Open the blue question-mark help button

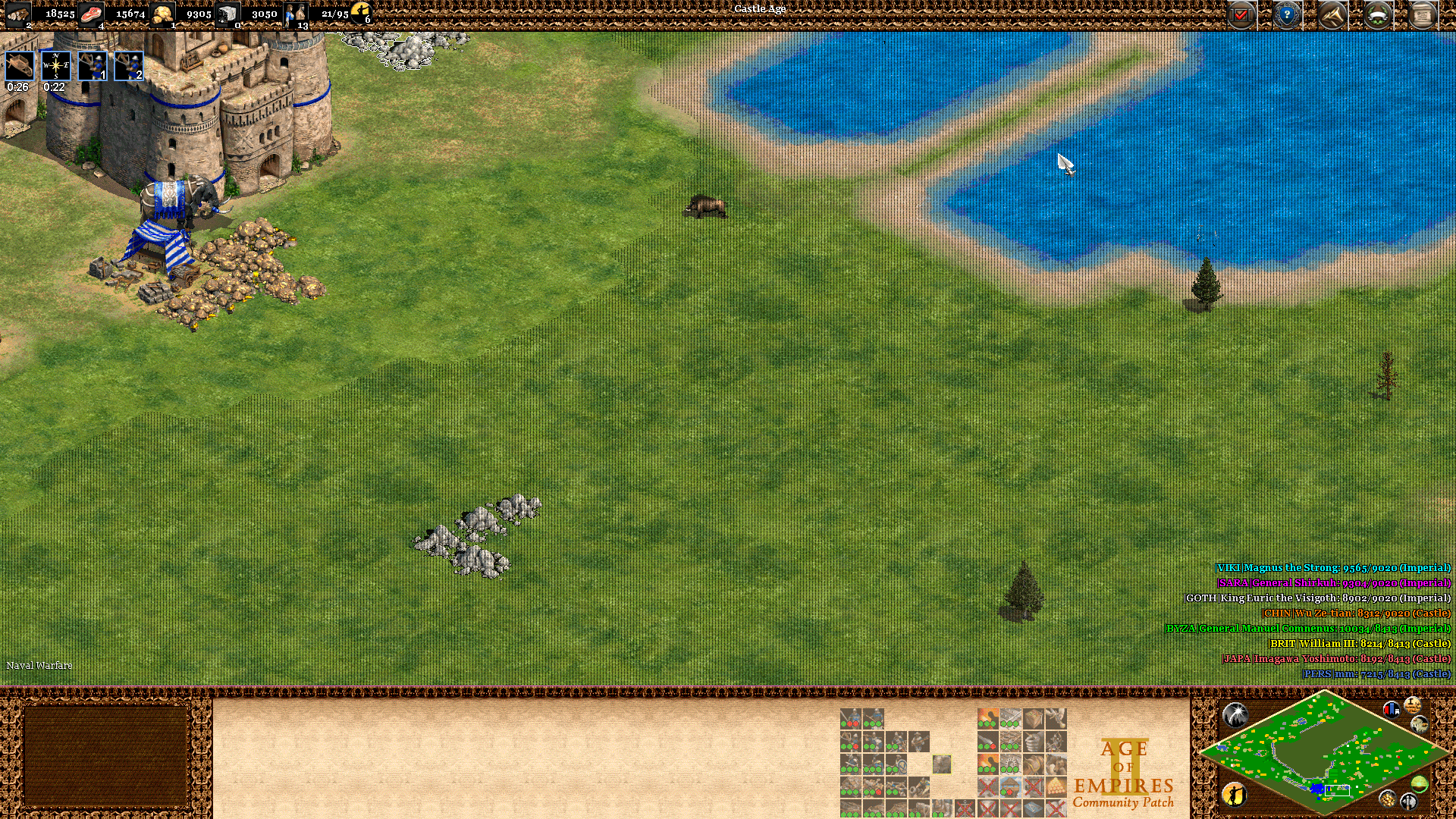click(1287, 15)
